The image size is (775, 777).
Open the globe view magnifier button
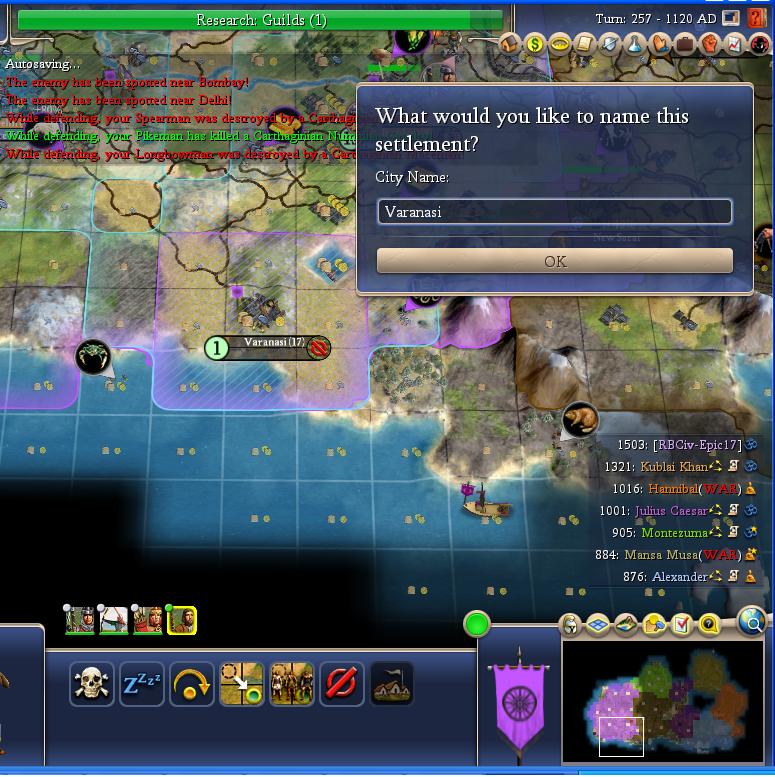point(751,623)
